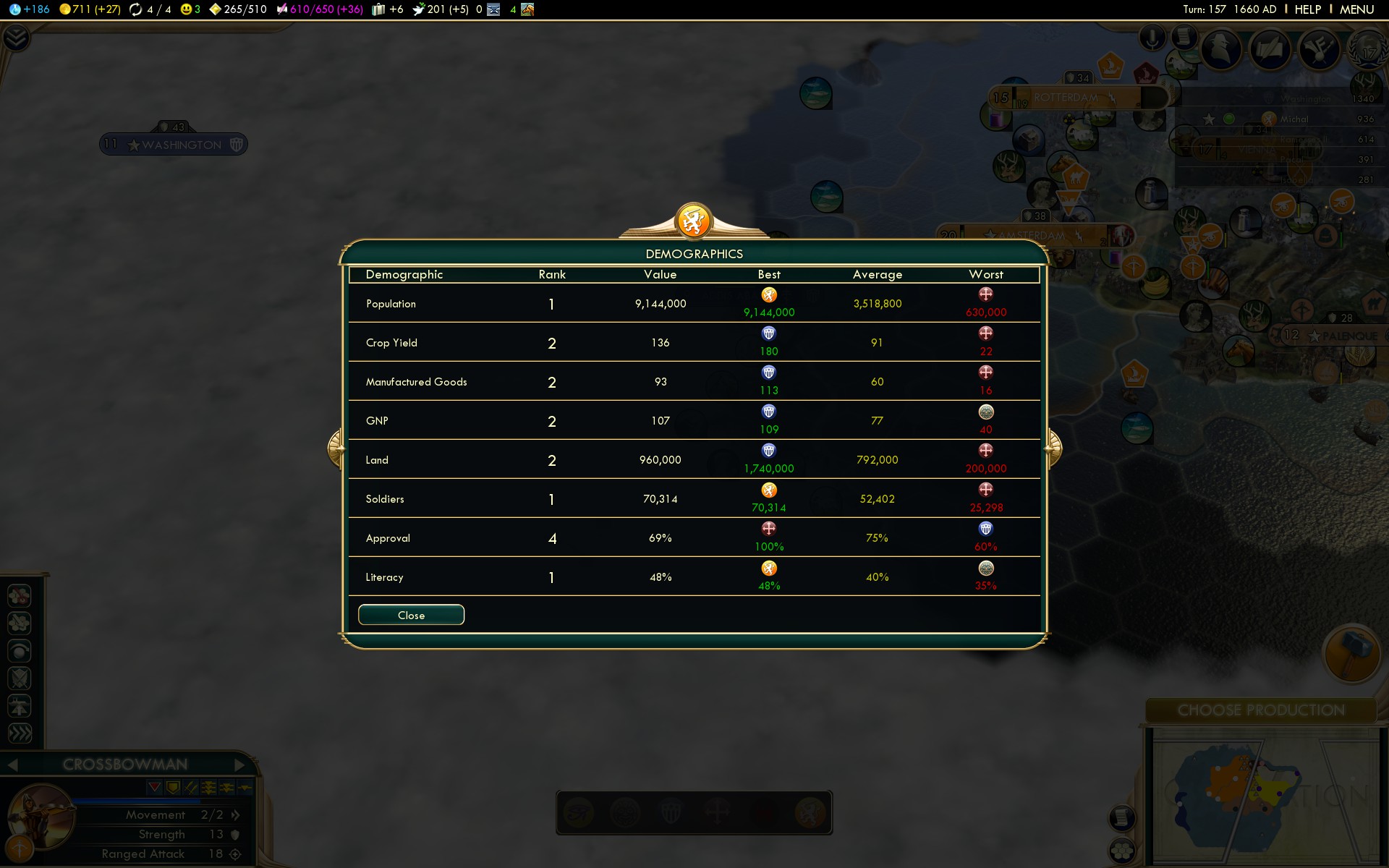Open the HELP Civilopedia link
Image resolution: width=1389 pixels, height=868 pixels.
(1307, 9)
